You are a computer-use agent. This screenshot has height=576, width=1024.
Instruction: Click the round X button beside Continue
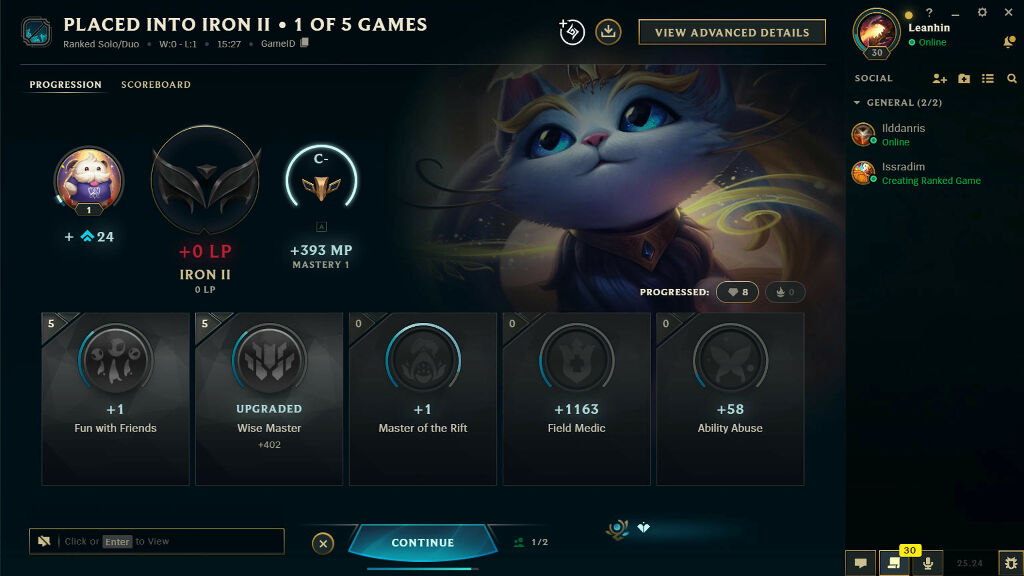(x=323, y=543)
